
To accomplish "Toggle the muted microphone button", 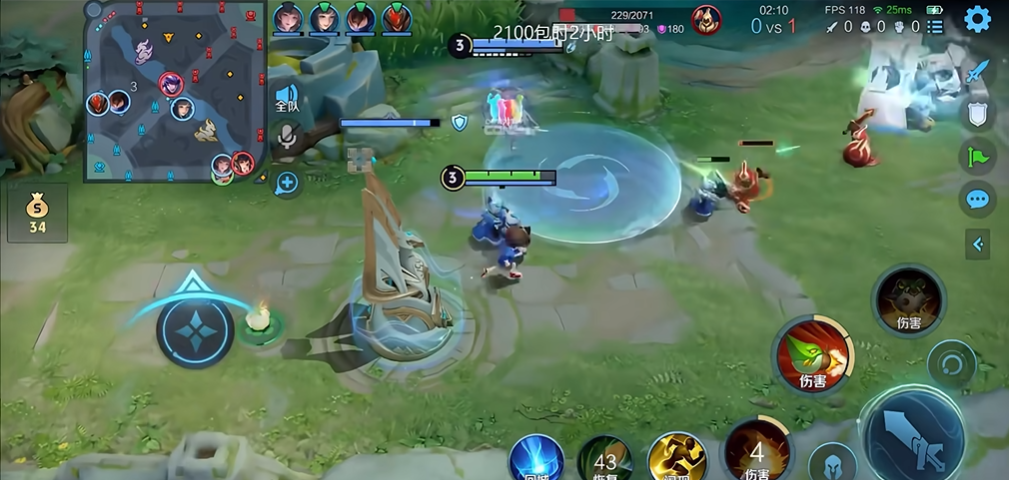I will click(x=287, y=138).
